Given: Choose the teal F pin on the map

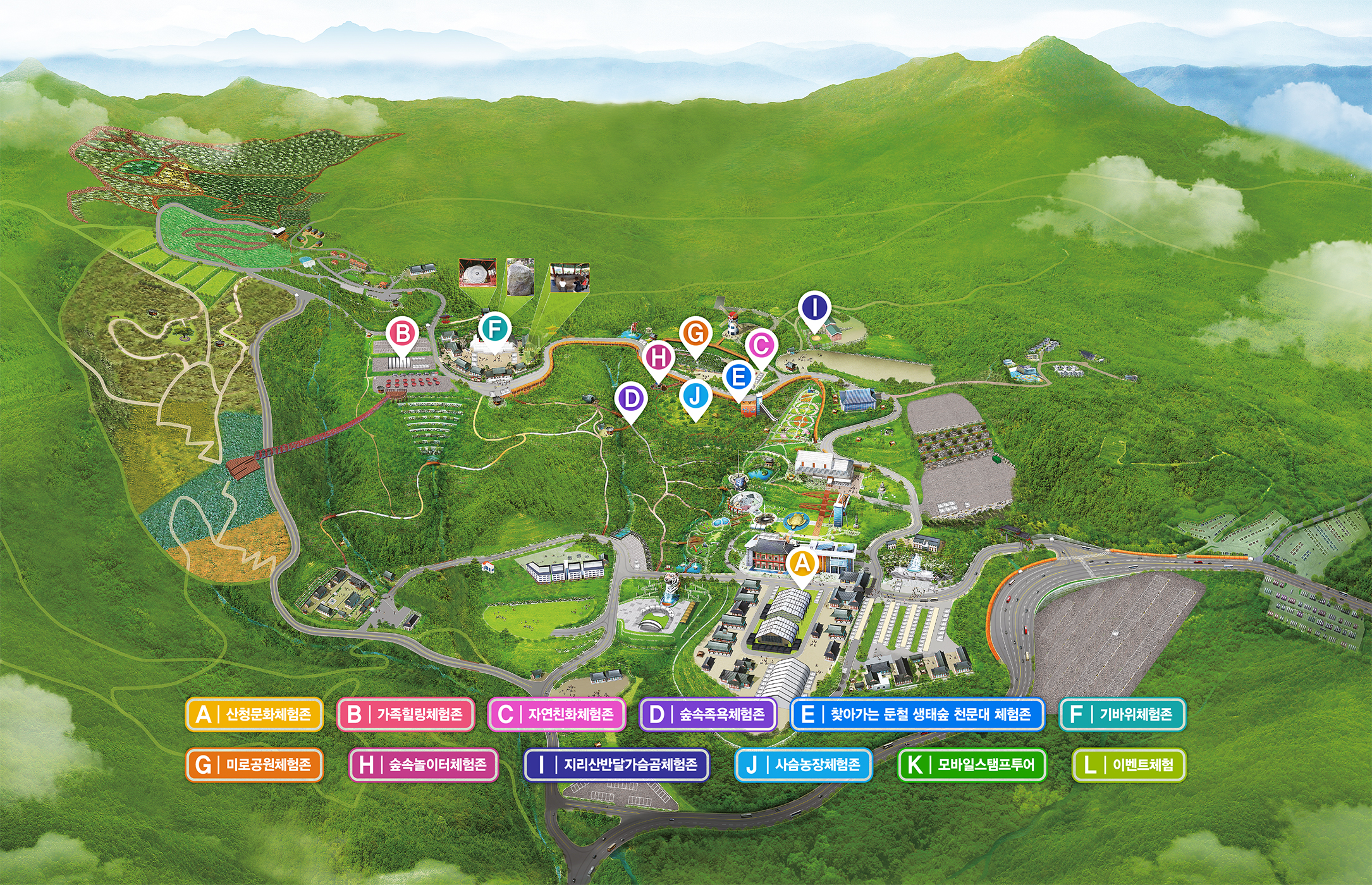Looking at the screenshot, I should pyautogui.click(x=494, y=329).
